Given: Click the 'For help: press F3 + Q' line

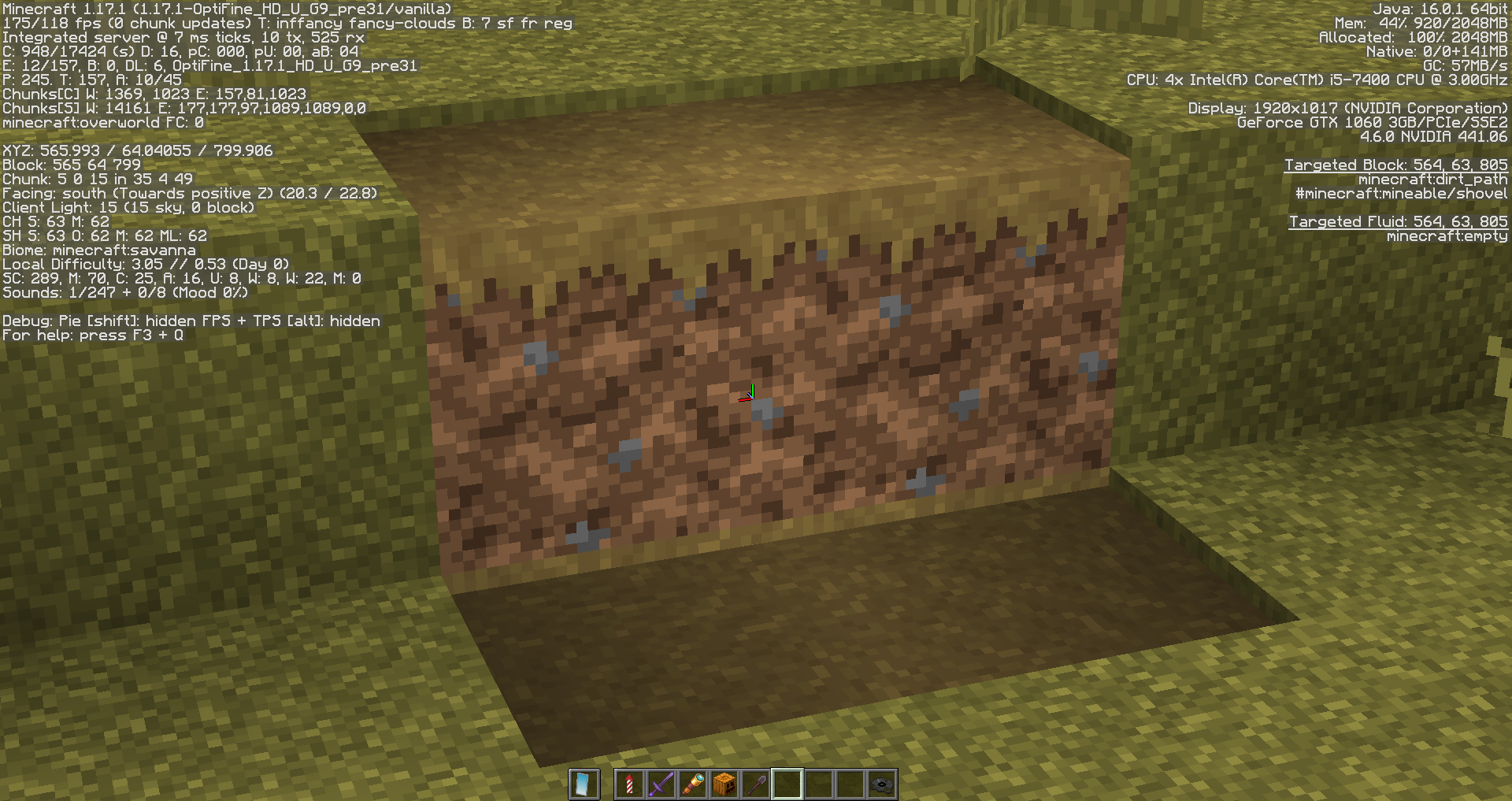Looking at the screenshot, I should [x=92, y=335].
